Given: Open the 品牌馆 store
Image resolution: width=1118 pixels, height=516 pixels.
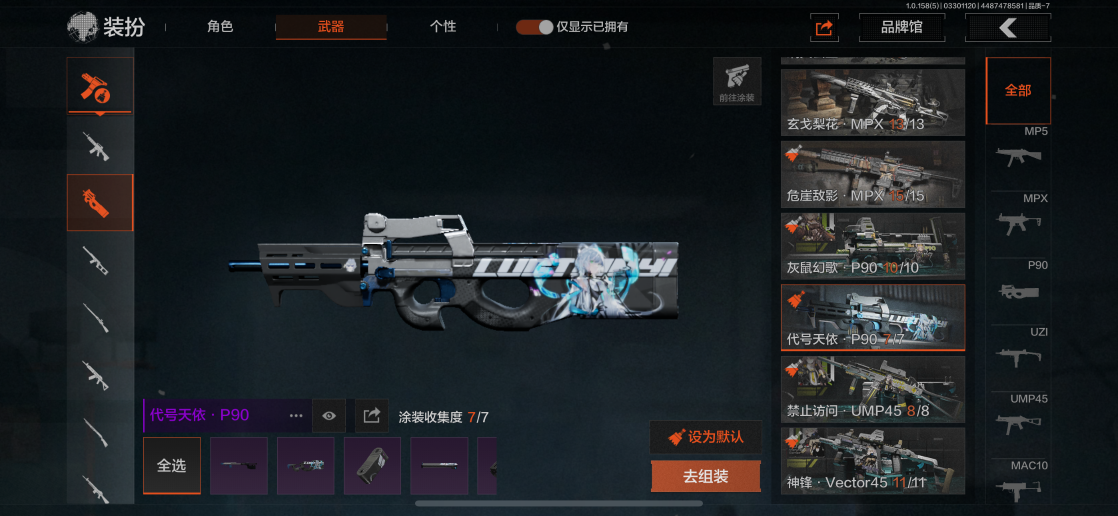Looking at the screenshot, I should click(x=901, y=28).
